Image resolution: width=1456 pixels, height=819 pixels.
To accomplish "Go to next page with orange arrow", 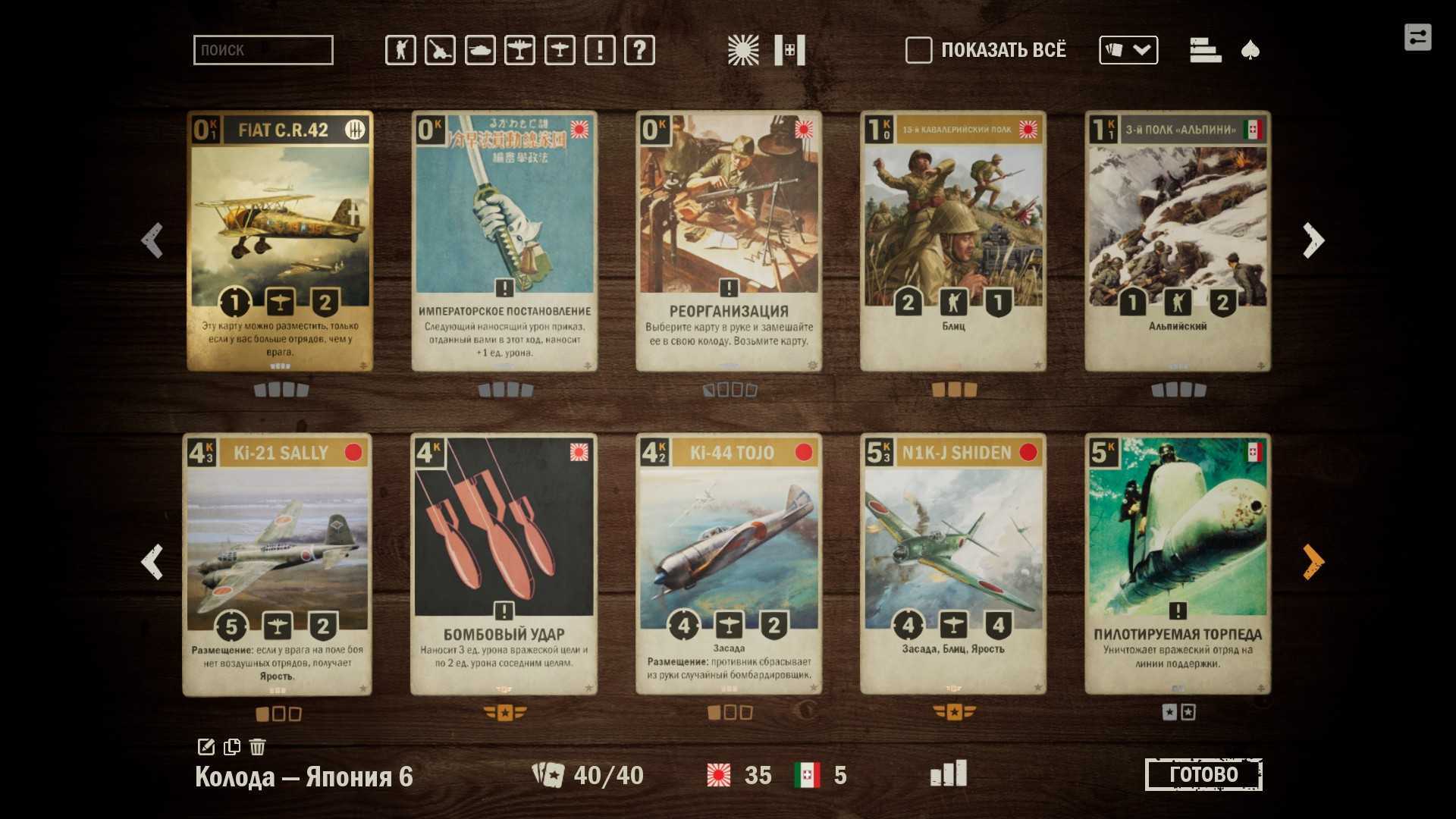I will point(1313,562).
